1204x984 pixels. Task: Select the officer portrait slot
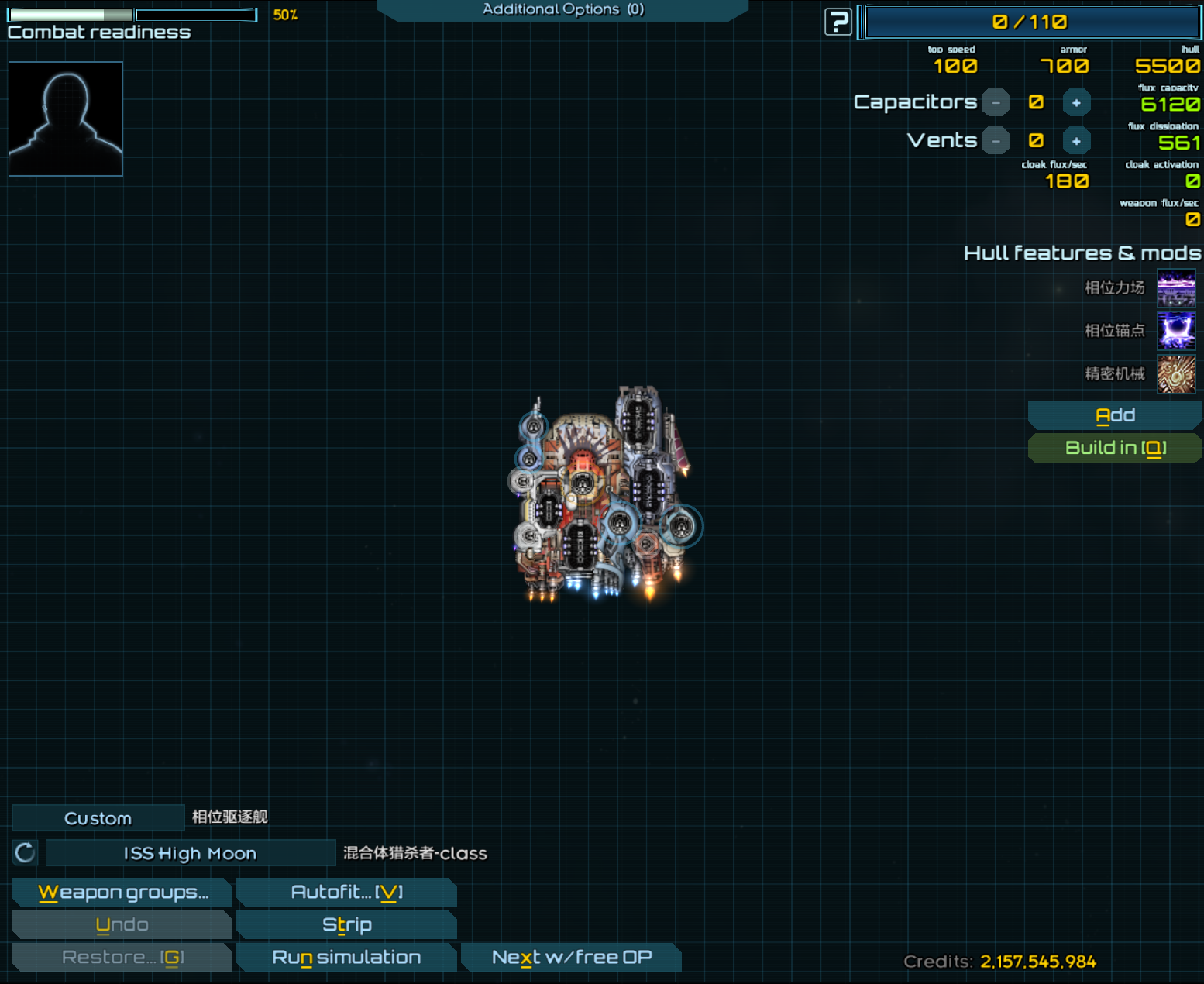coord(66,119)
